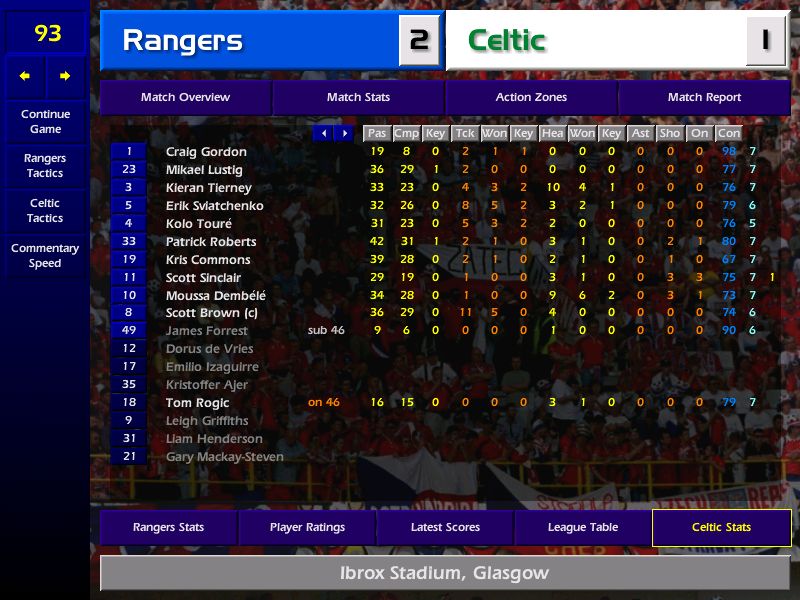Sort stats by the Pas column header
The height and width of the screenshot is (600, 800).
(x=376, y=133)
